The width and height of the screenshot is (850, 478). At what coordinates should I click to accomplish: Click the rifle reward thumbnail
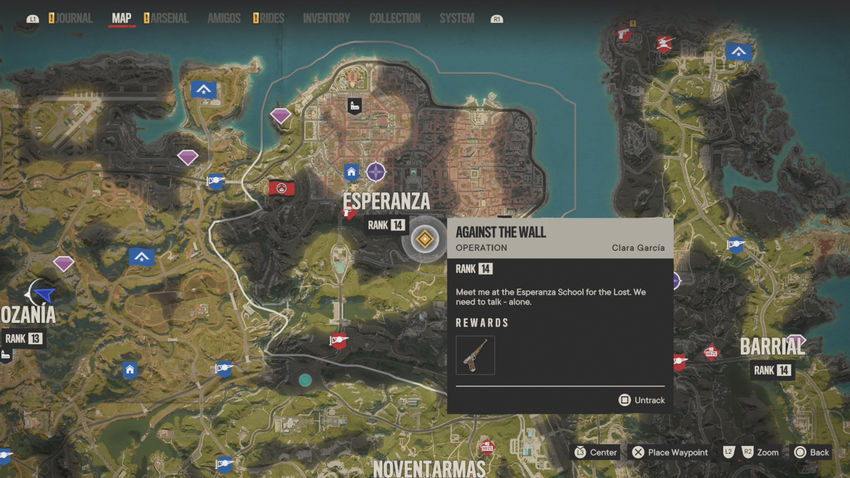point(475,355)
